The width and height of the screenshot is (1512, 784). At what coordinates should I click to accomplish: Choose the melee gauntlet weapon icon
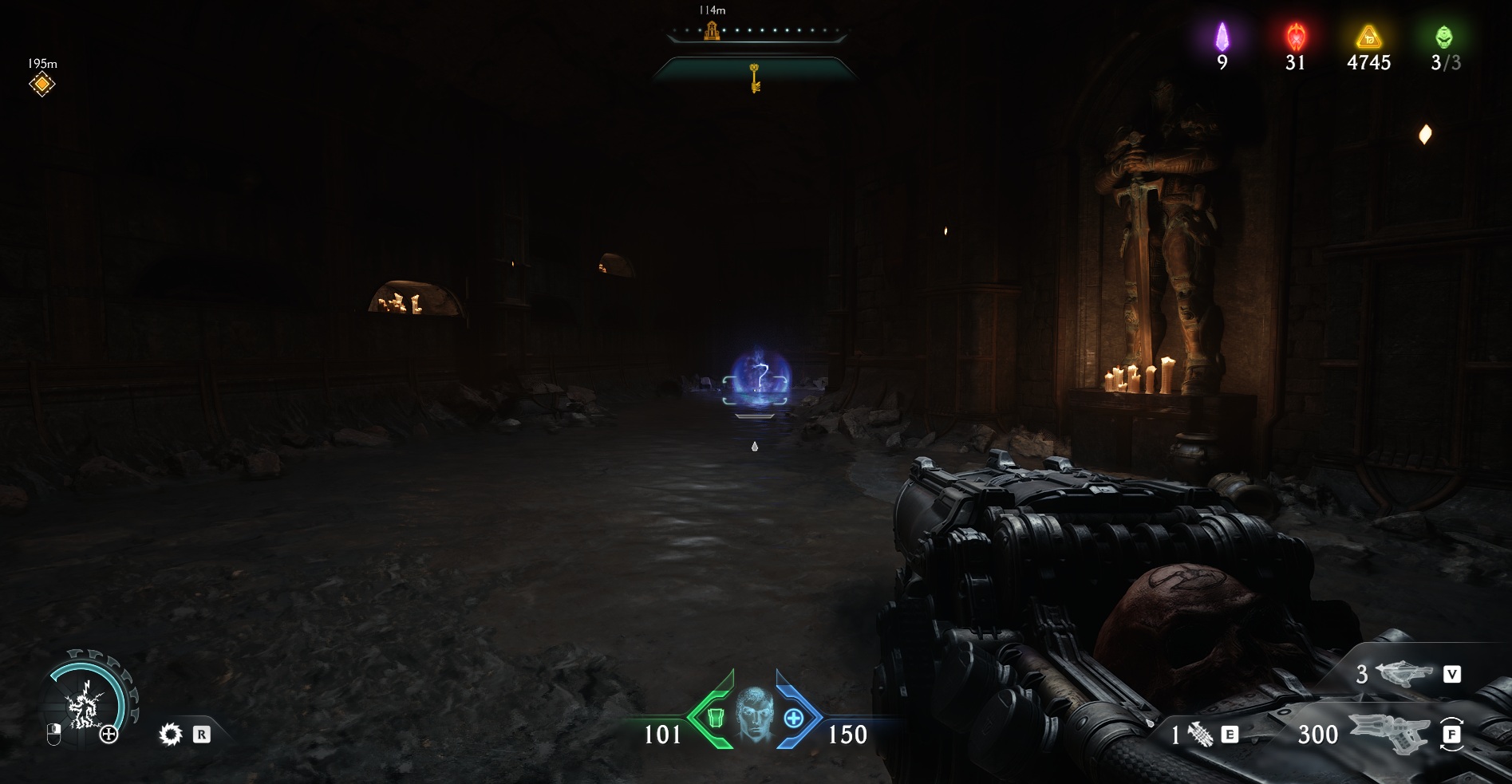coord(1199,735)
